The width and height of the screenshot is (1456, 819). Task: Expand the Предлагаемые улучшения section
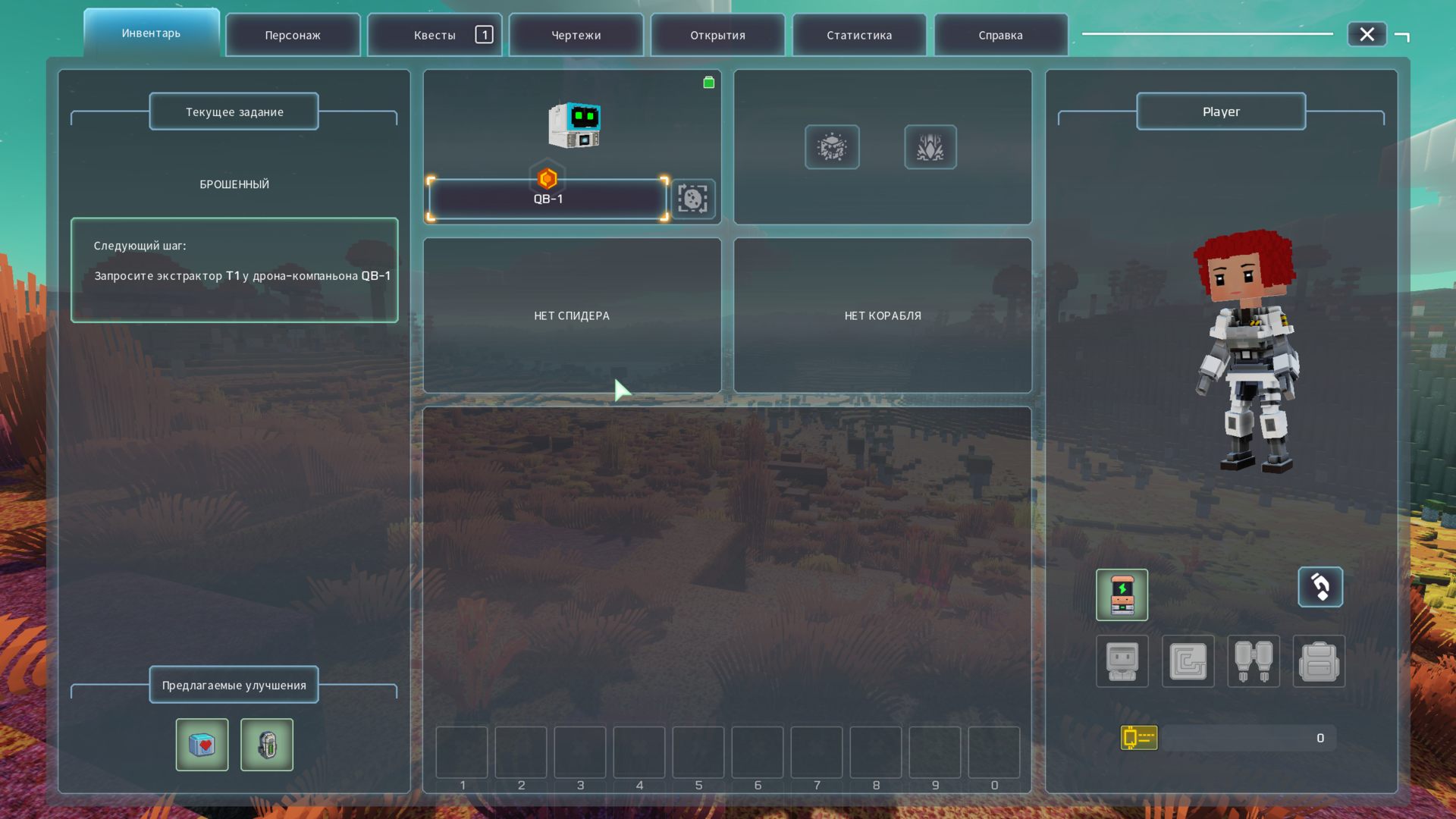233,685
